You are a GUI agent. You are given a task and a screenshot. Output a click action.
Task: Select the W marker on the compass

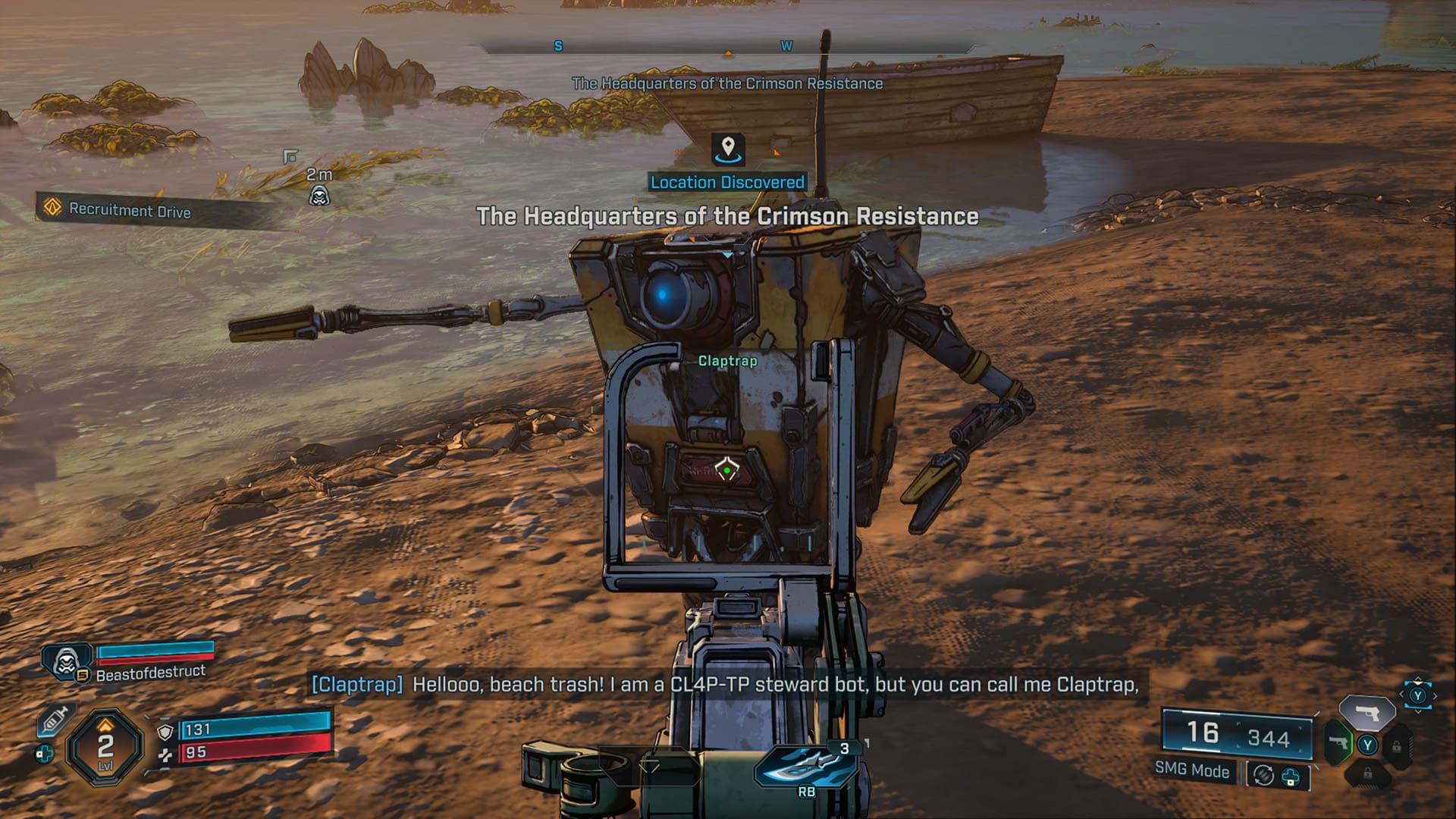click(x=786, y=46)
